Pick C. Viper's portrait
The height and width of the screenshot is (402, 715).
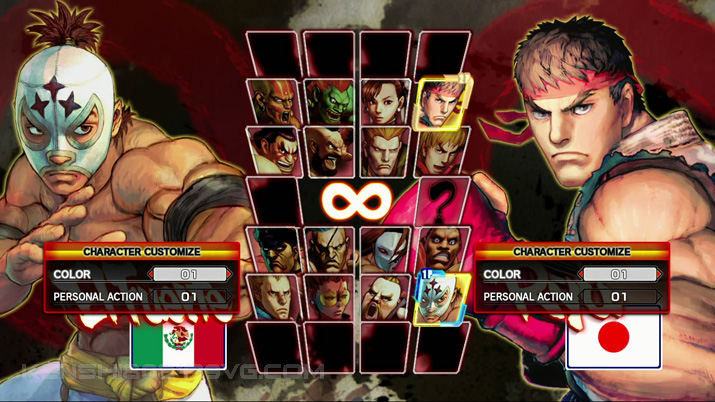tap(329, 298)
